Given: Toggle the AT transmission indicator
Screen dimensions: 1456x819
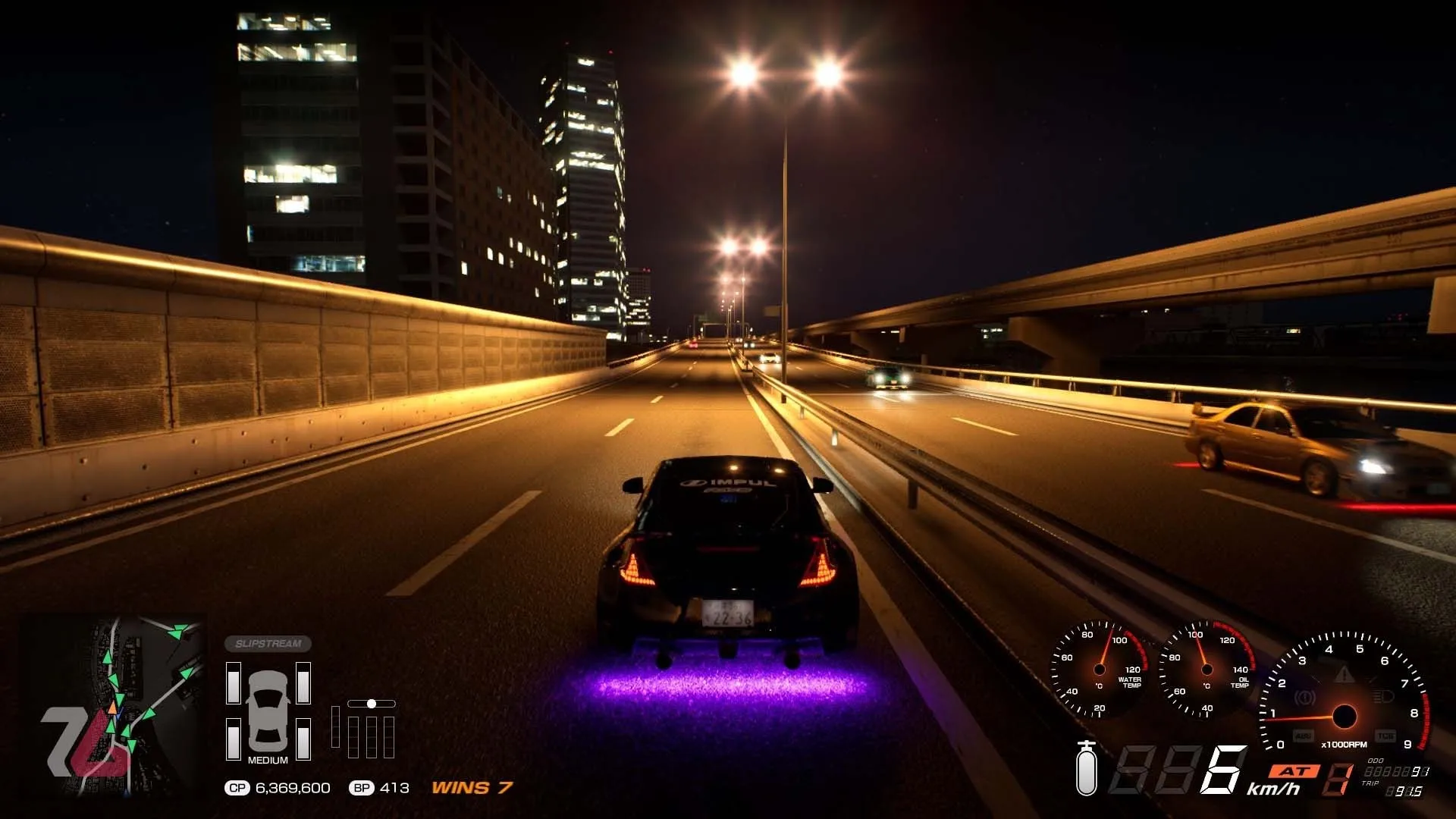Looking at the screenshot, I should point(1294,771).
